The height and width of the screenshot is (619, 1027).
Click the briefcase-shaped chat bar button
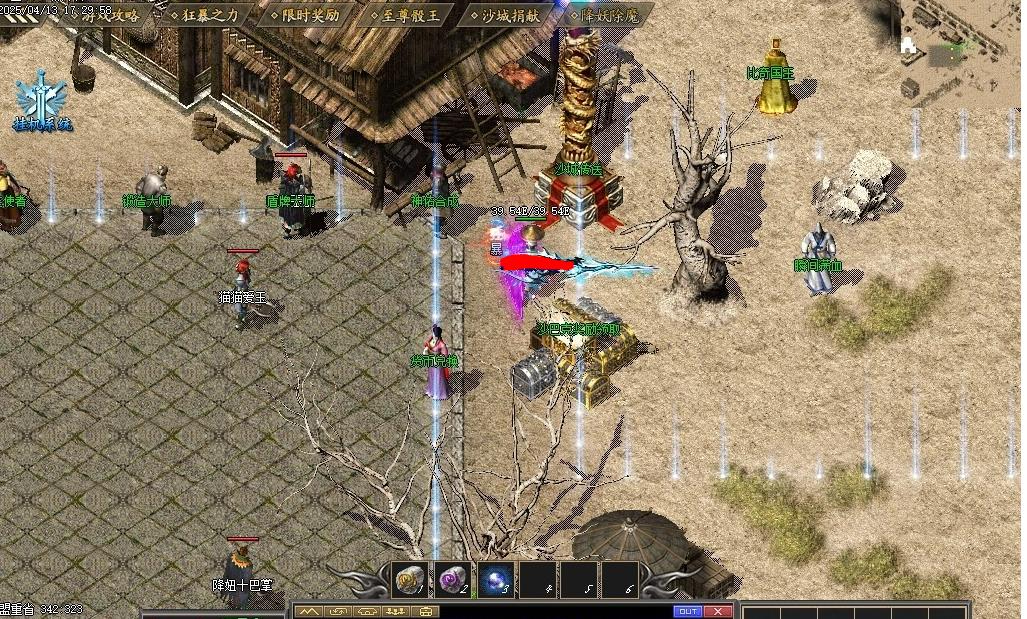point(427,611)
